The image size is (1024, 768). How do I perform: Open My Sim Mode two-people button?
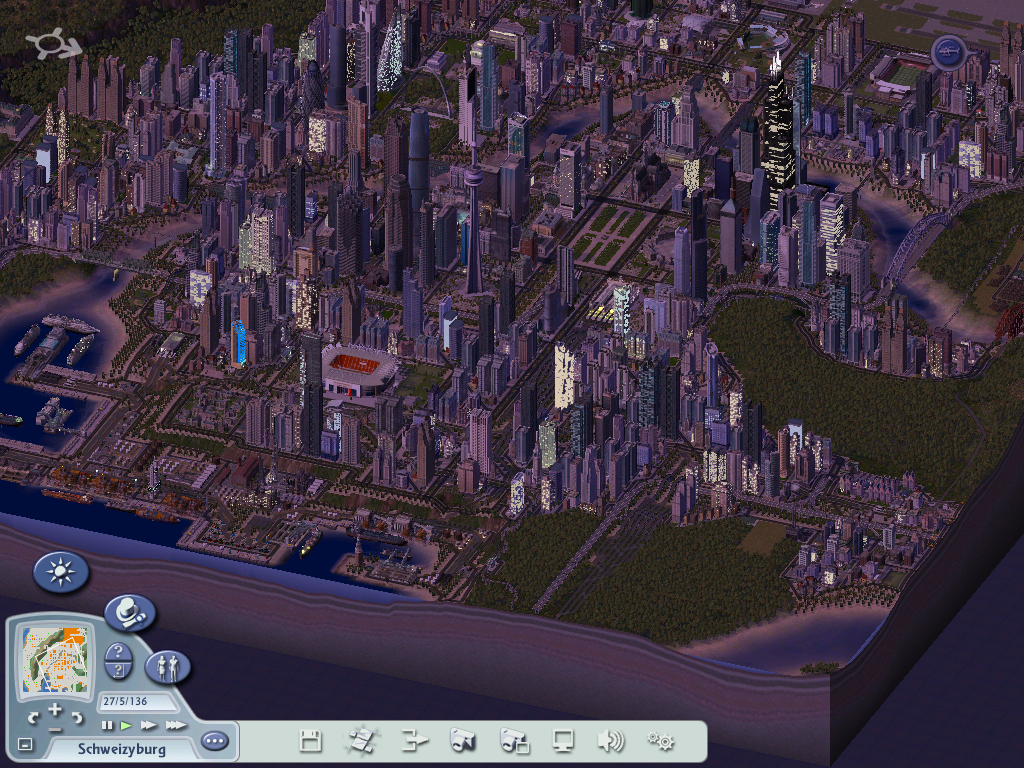coord(167,667)
